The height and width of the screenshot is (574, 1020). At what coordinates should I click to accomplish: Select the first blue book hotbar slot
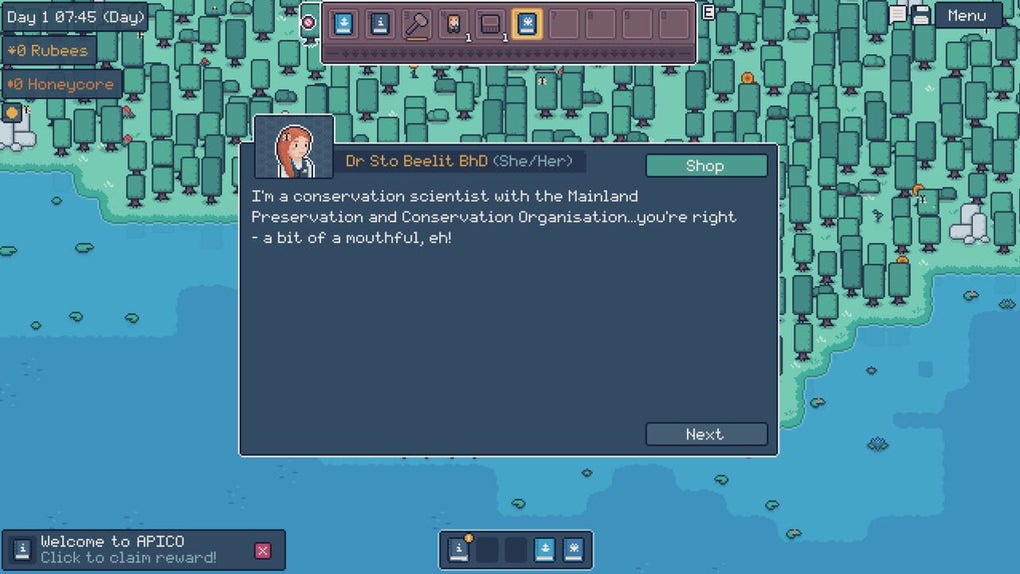344,24
